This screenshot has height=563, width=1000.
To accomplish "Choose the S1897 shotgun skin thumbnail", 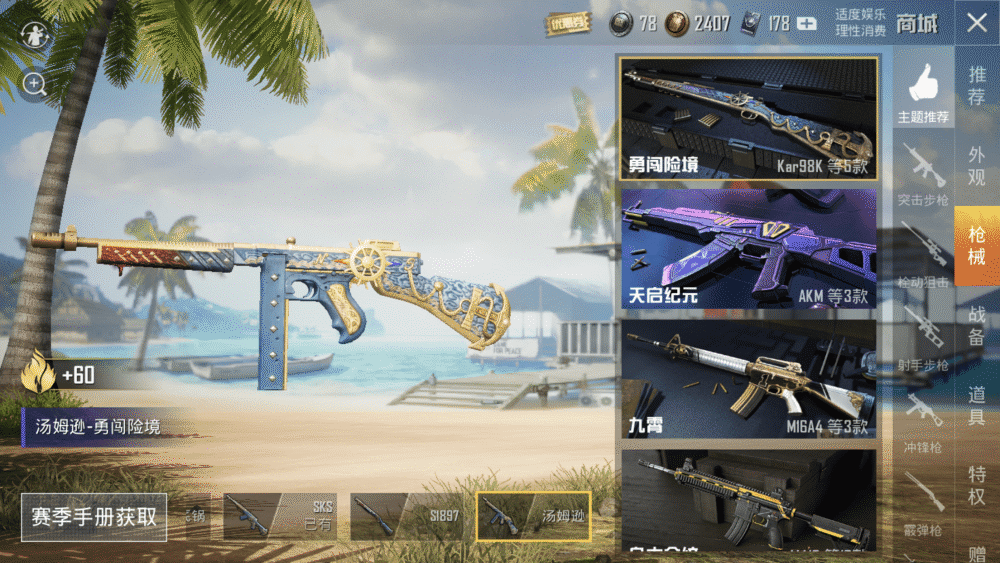I will click(407, 517).
